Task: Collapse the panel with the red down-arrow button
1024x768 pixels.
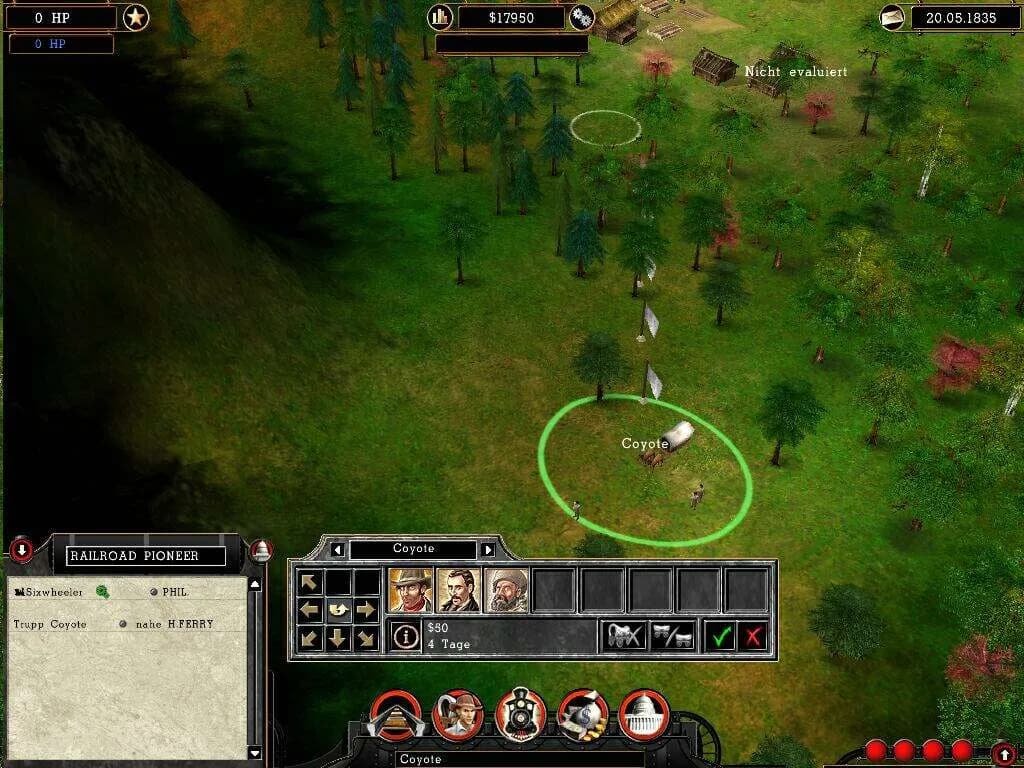Action: click(21, 549)
